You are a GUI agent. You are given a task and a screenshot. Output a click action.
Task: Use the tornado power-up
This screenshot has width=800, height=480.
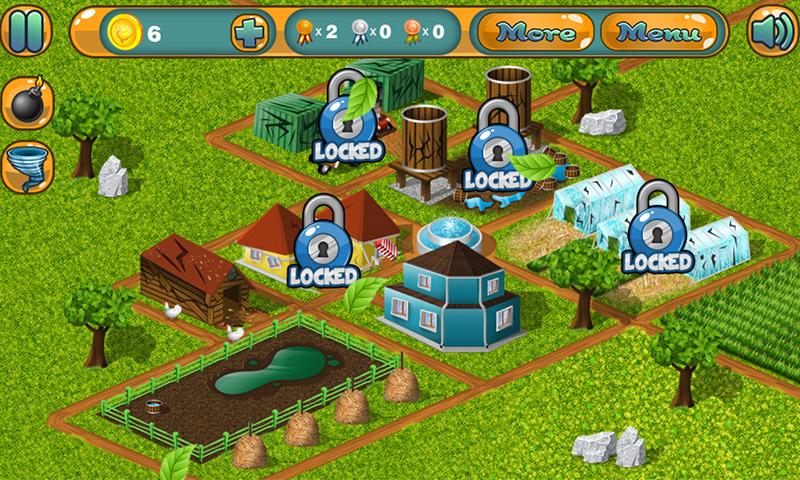coord(26,166)
